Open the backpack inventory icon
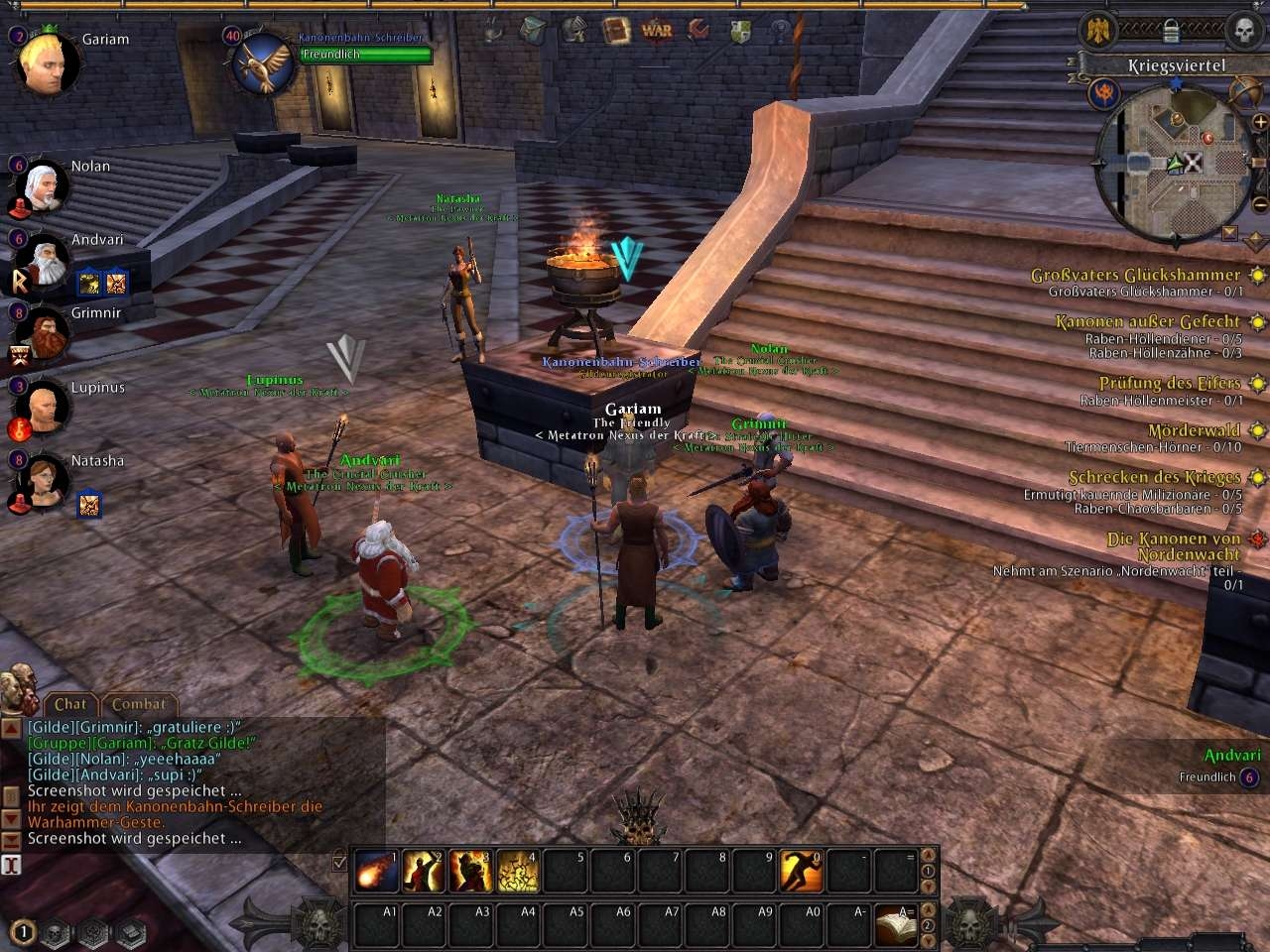This screenshot has height=952, width=1270. click(x=533, y=30)
